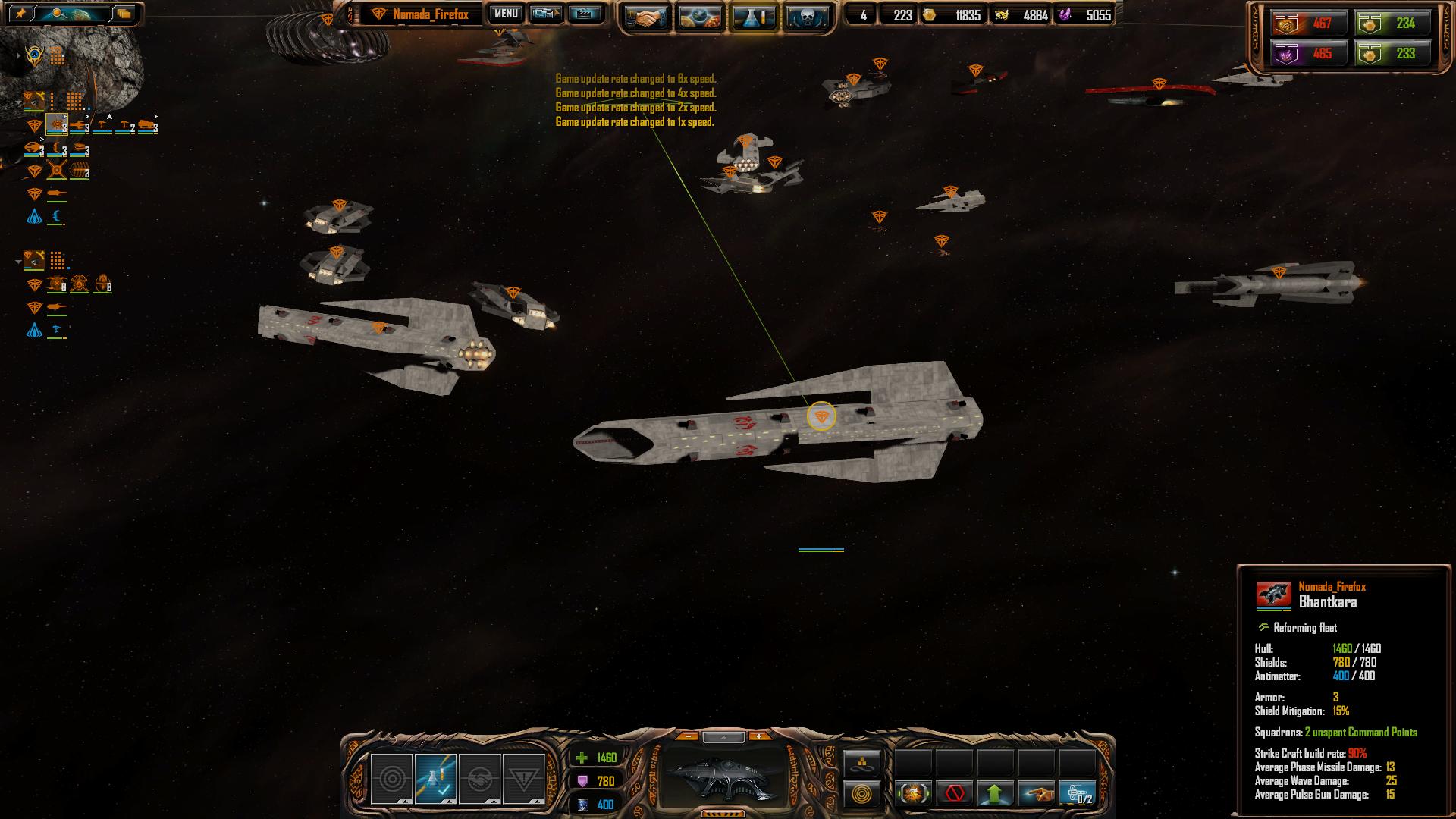The width and height of the screenshot is (1456, 819).
Task: Click the red stop order icon
Action: pyautogui.click(x=954, y=794)
